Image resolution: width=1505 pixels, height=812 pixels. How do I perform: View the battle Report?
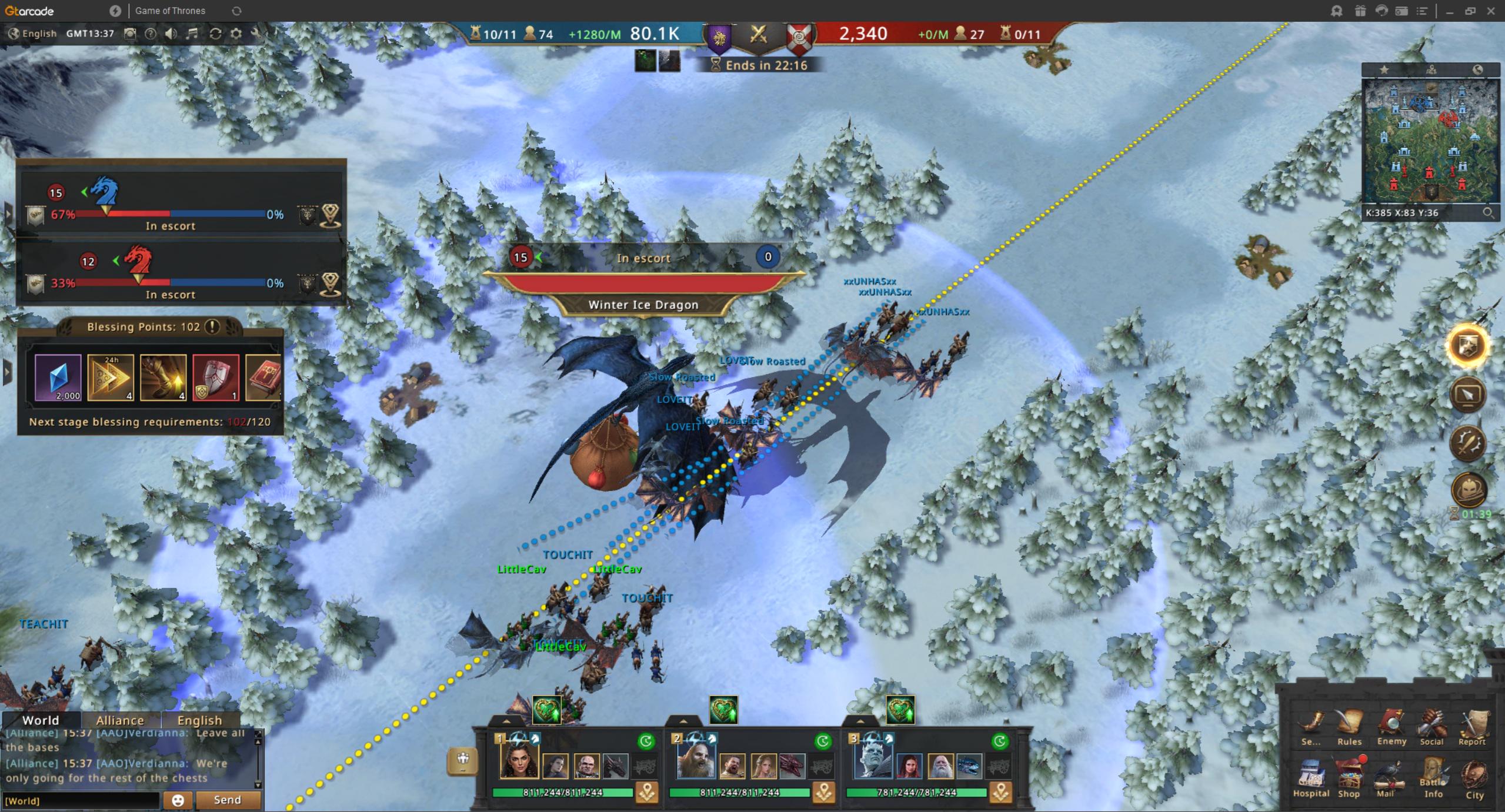click(1472, 727)
